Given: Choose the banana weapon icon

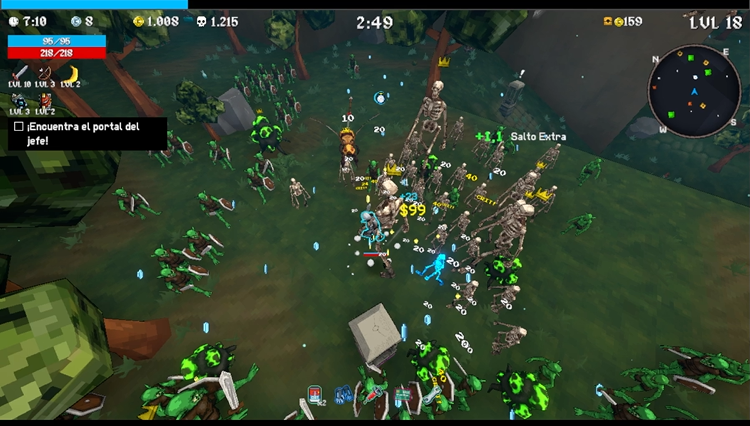Looking at the screenshot, I should coord(72,73).
